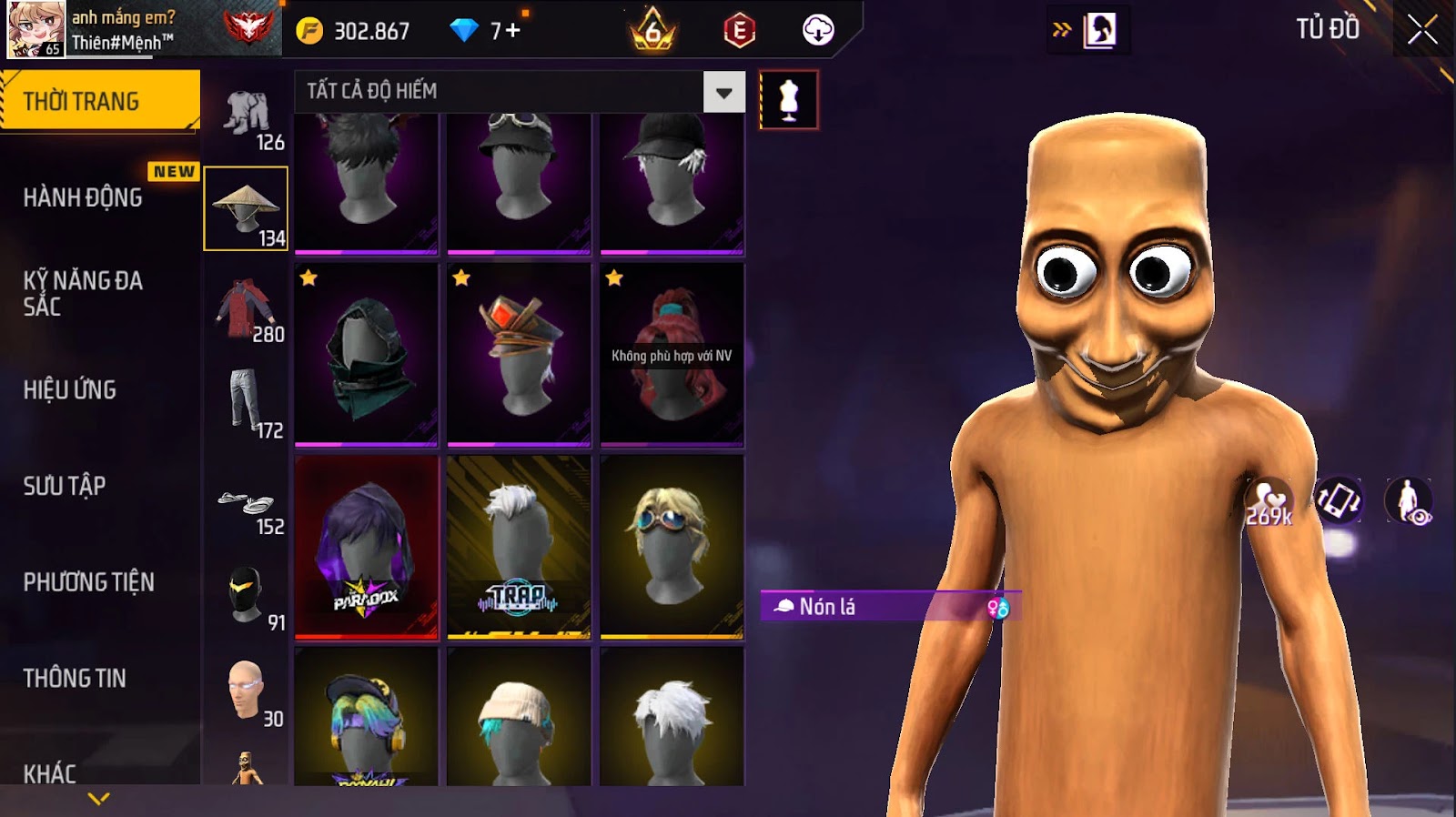
Task: Choose the red jacket tops category
Action: click(x=246, y=309)
